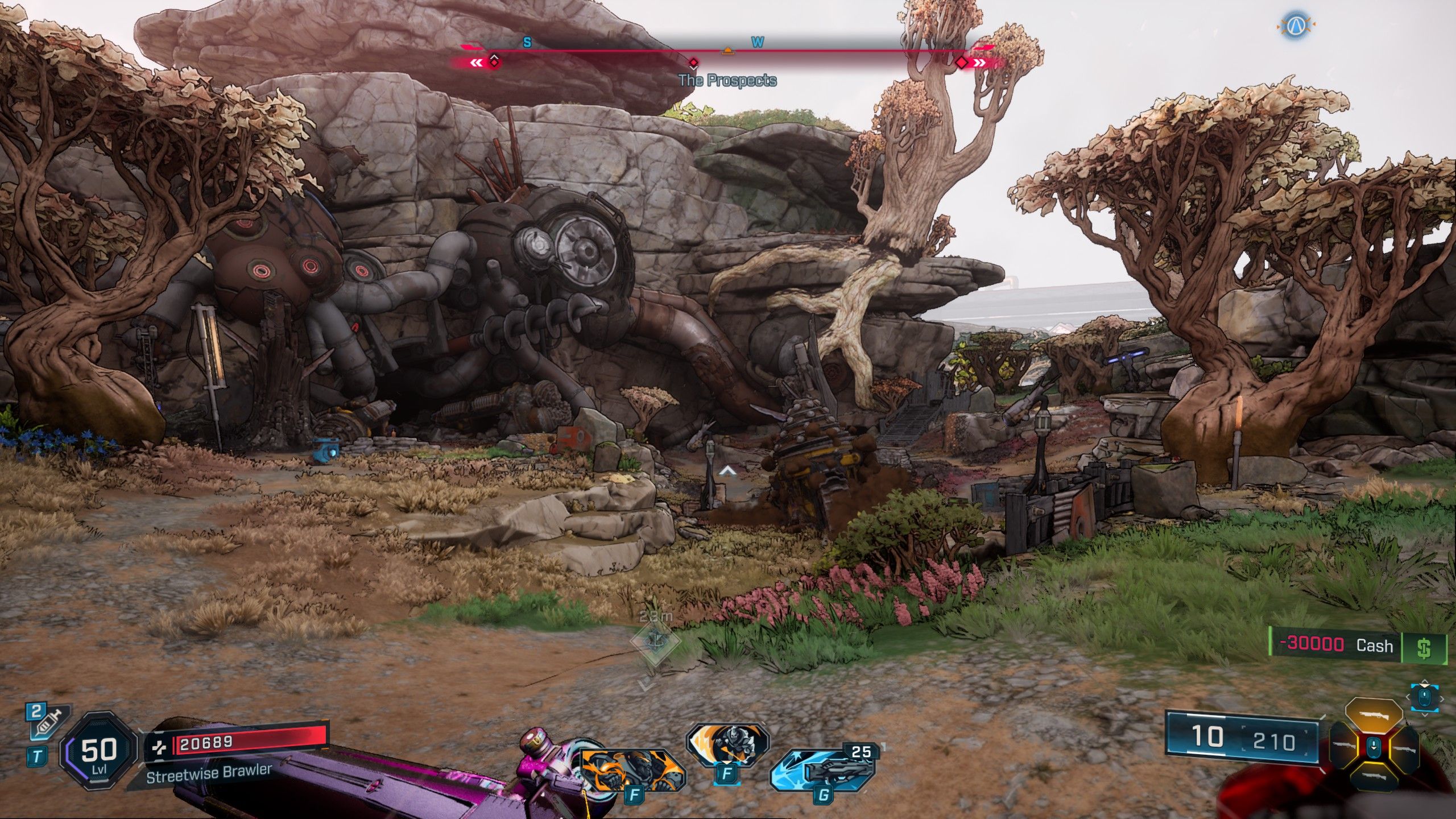The image size is (1456, 819).
Task: Select the diamond waypoint marker showing 23m
Action: pos(656,641)
